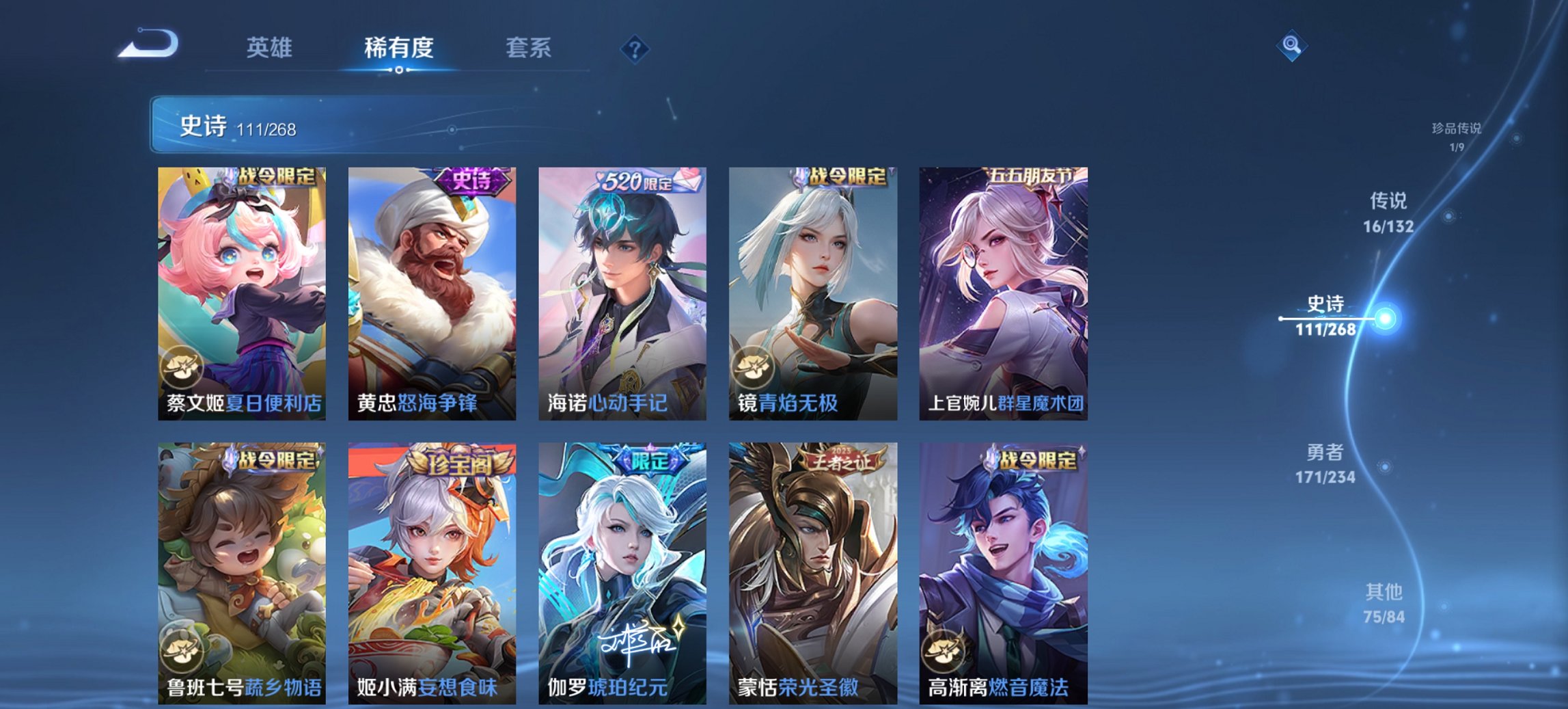This screenshot has width=1568, height=709.
Task: Click the circular badge on 蔡文姬 skin card
Action: click(x=181, y=368)
